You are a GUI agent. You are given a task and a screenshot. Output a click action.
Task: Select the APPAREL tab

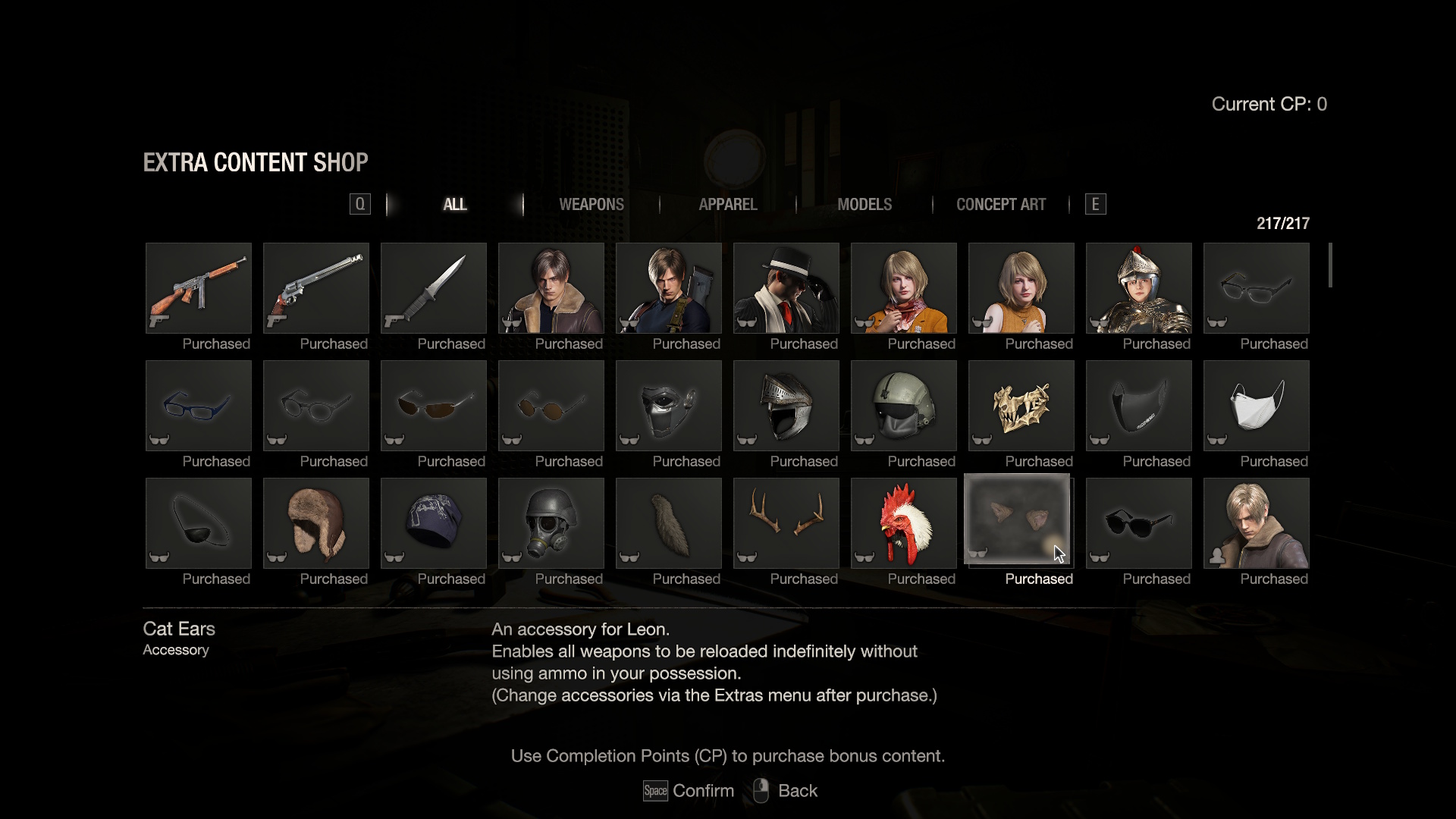point(727,204)
